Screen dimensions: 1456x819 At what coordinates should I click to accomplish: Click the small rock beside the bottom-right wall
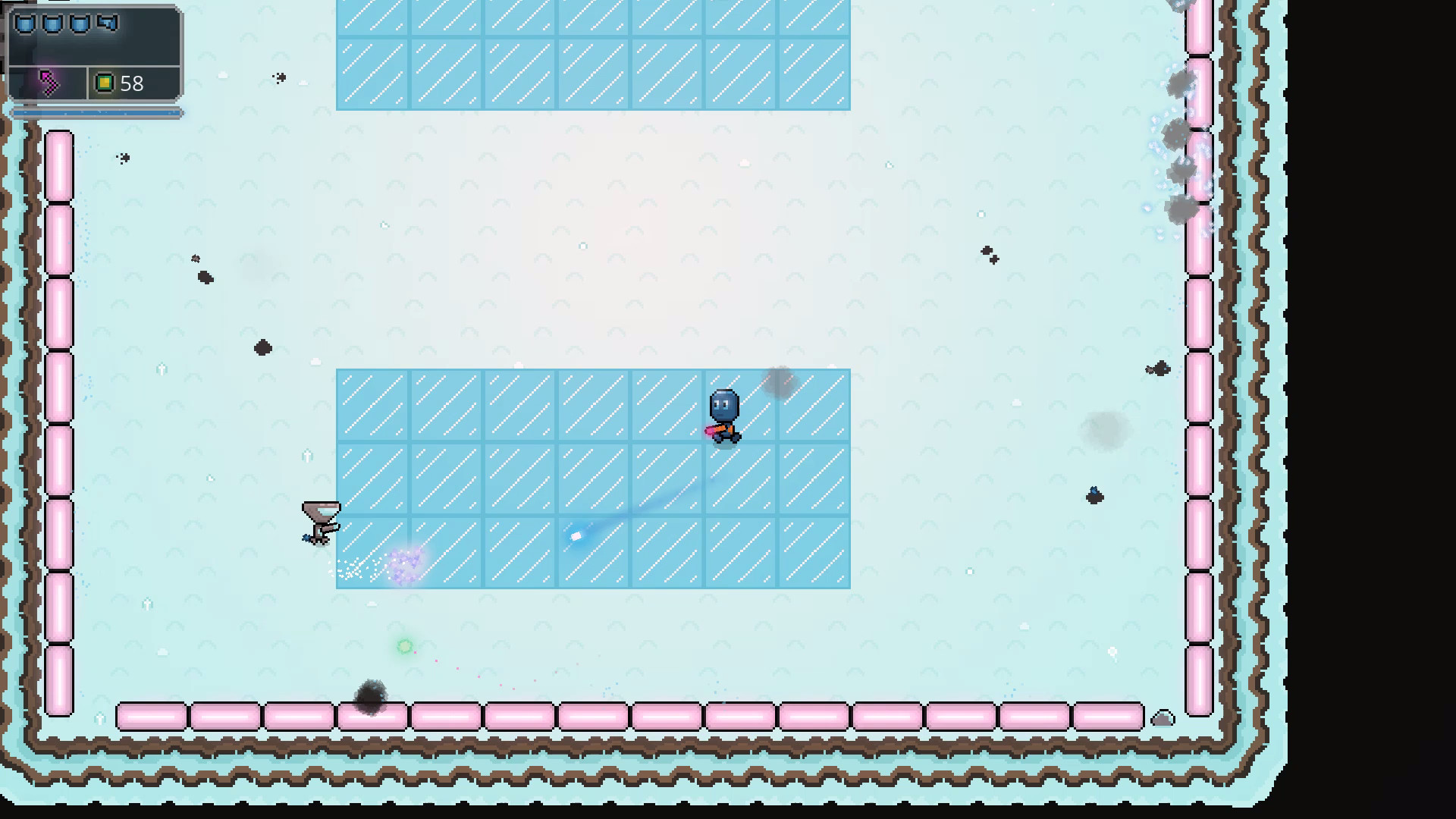tap(1163, 717)
